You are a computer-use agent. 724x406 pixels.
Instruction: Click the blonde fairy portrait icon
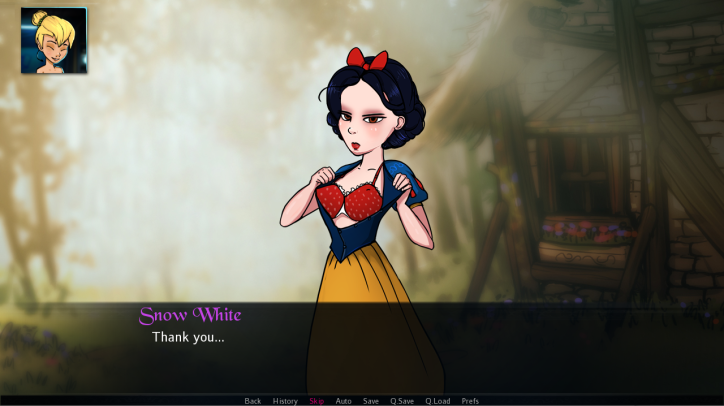pos(54,41)
